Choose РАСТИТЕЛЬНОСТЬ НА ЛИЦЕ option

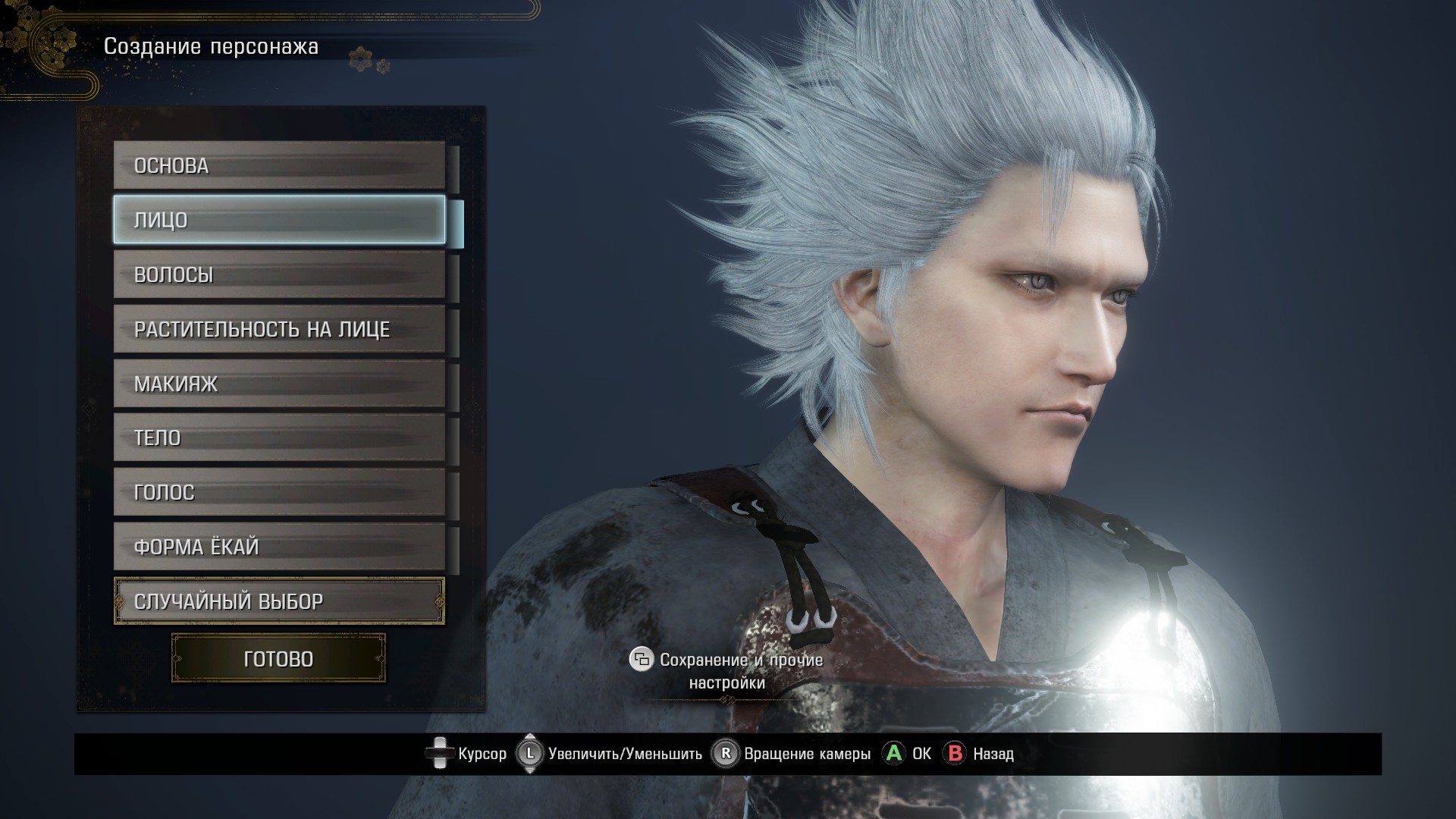coord(279,329)
